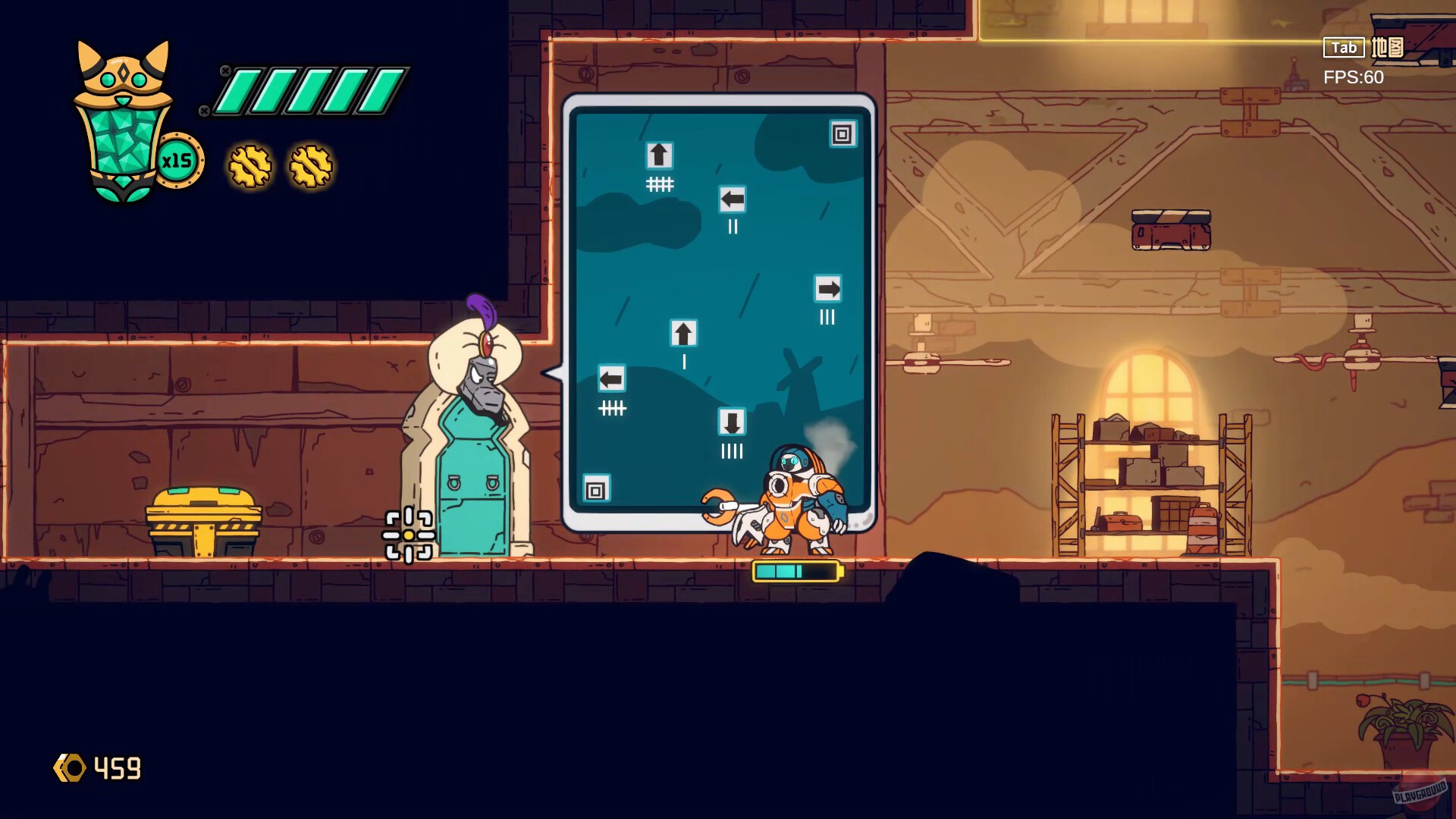
Task: Click the QR marker in the speech bubble's bottom-left
Action: tap(595, 489)
